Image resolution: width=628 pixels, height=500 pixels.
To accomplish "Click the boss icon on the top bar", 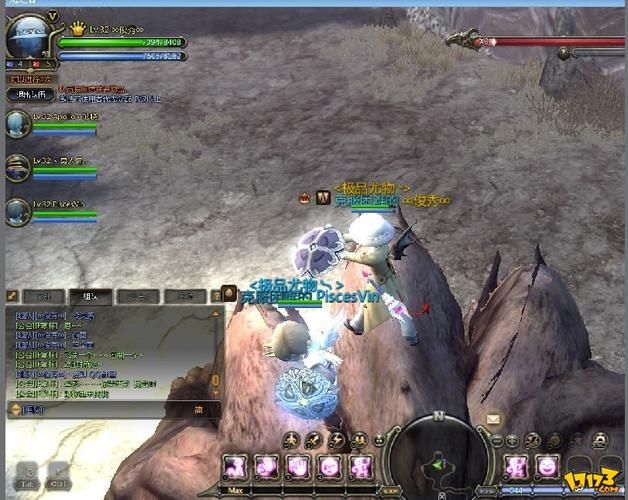I will [463, 40].
